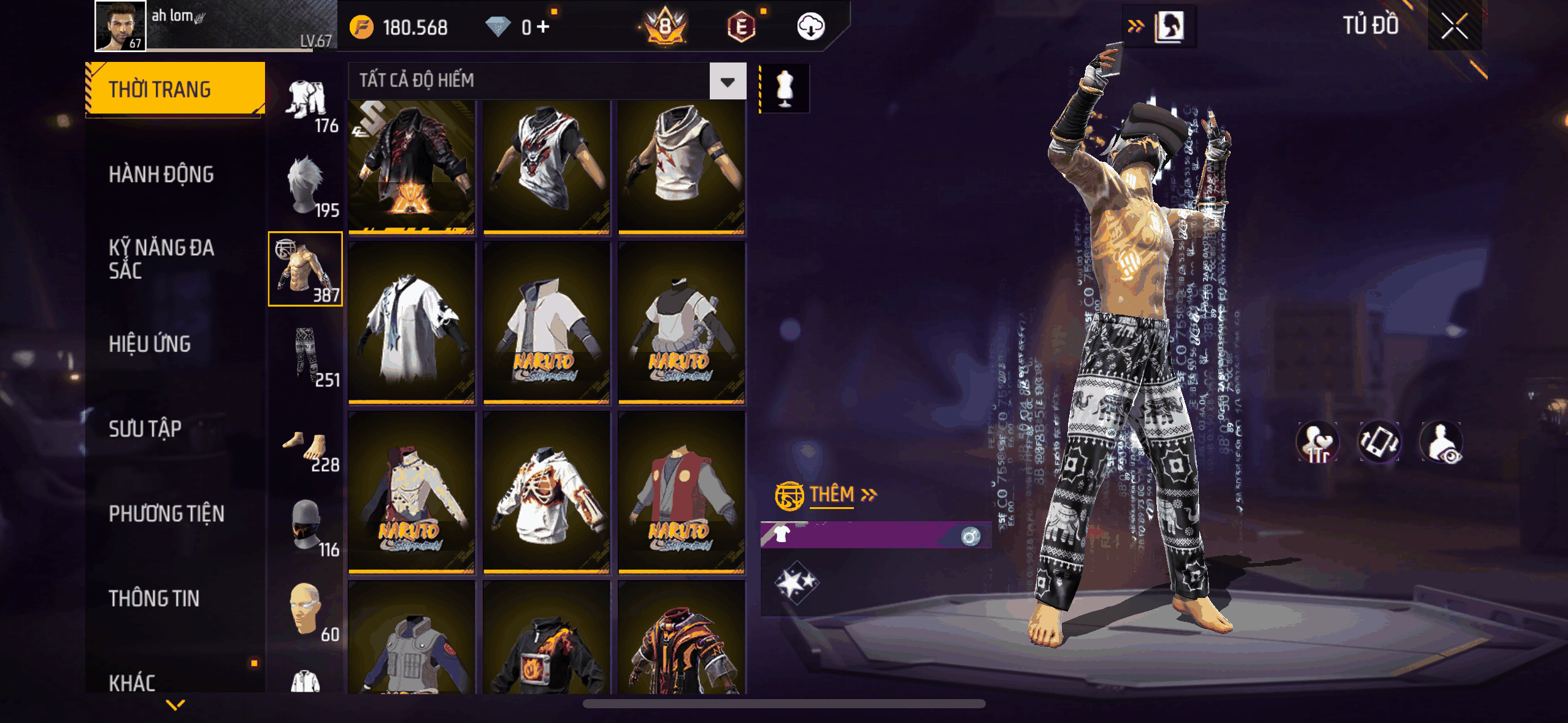
Task: Switch to the HÀNH ĐỘNG tab
Action: (x=161, y=175)
